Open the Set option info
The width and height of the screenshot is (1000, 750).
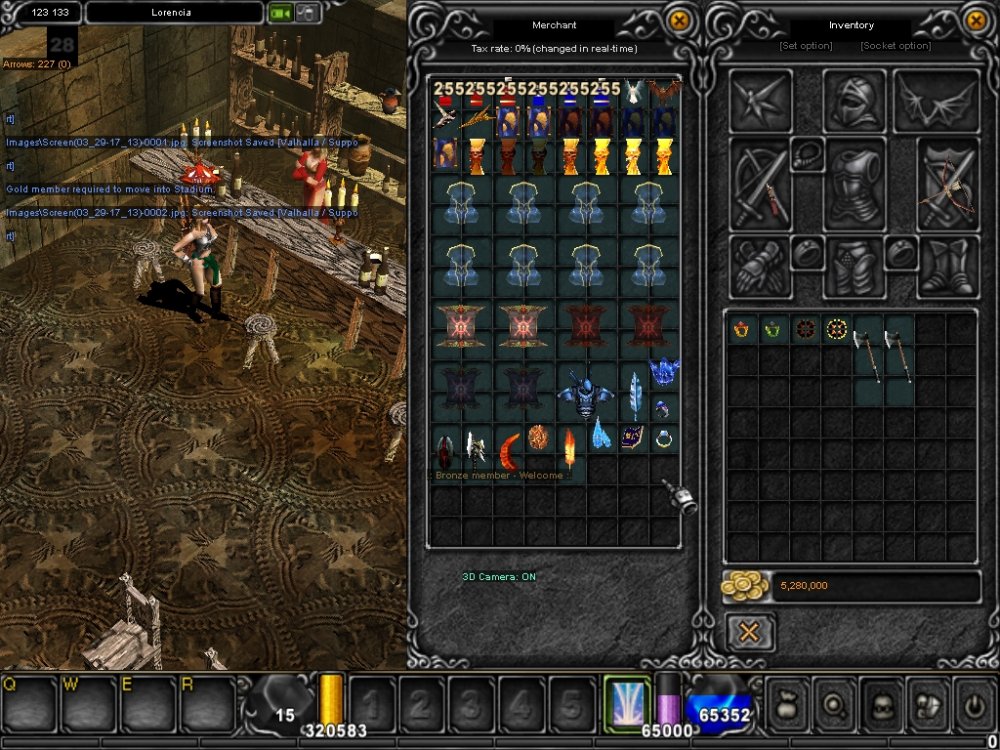click(805, 46)
